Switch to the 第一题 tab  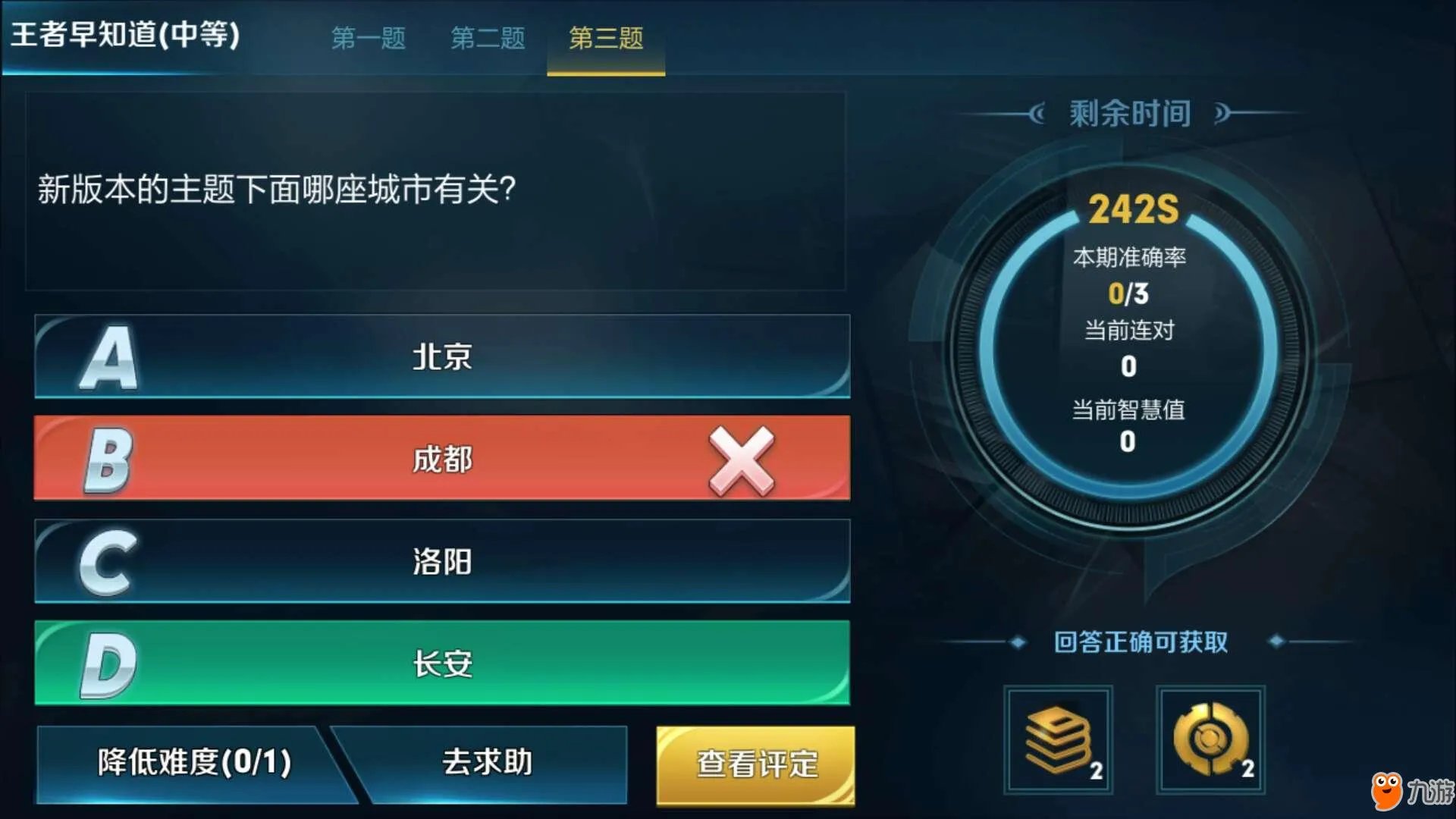click(370, 38)
